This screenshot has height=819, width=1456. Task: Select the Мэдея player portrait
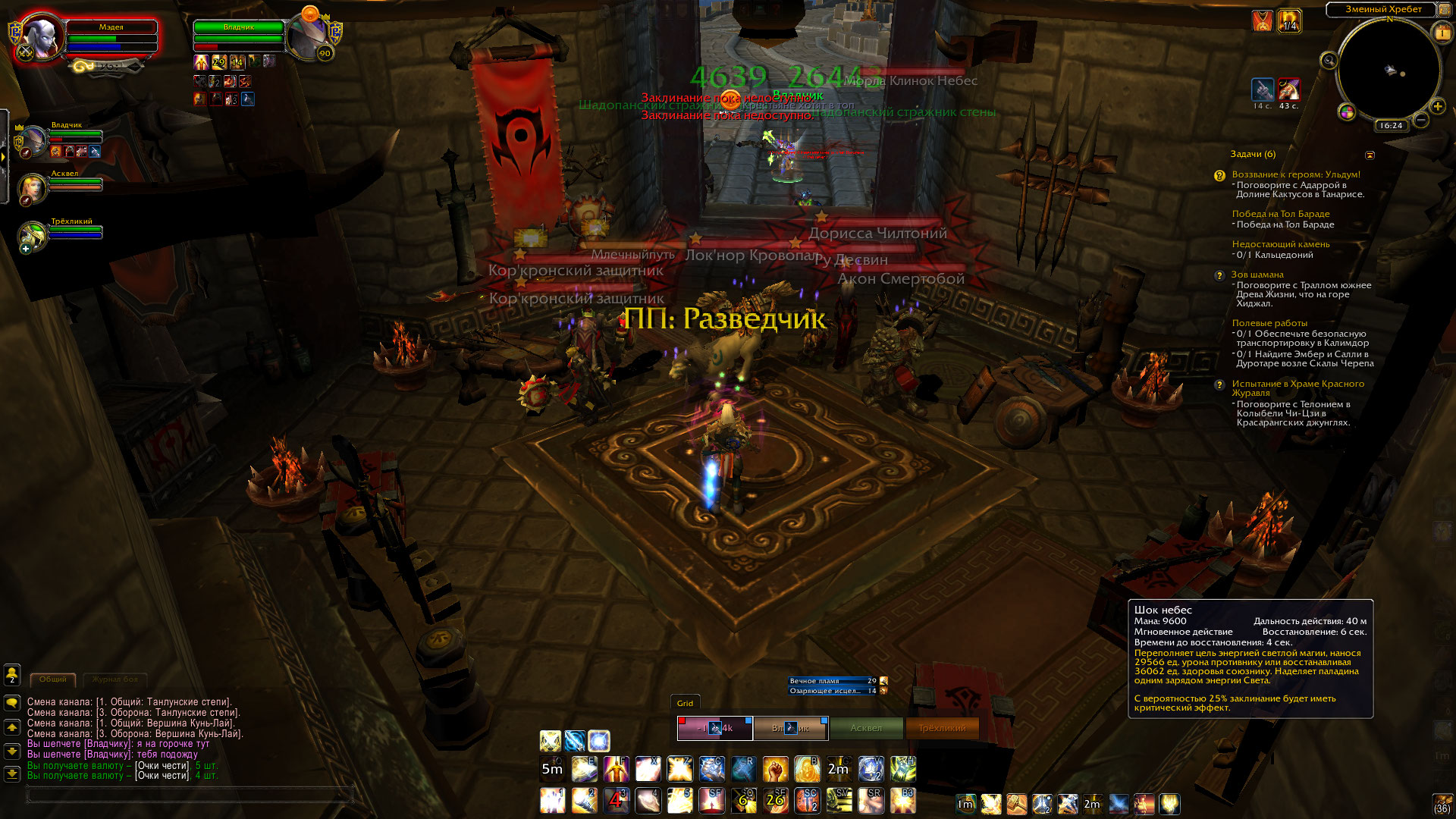coord(42,36)
